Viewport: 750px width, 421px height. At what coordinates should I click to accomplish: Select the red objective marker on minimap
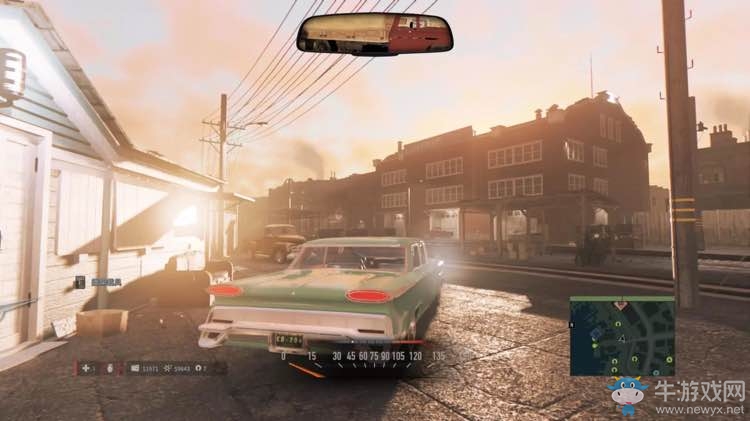tap(621, 303)
